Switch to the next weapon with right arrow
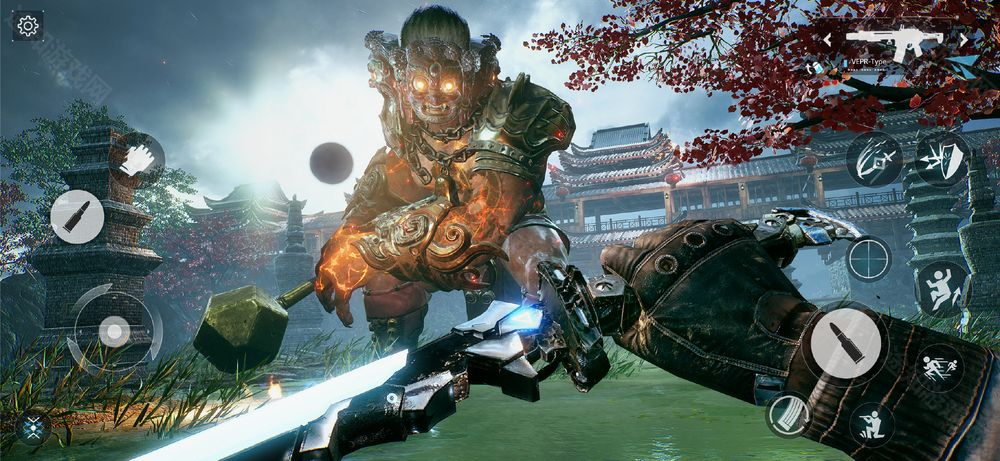This screenshot has height=461, width=1000. coord(963,40)
